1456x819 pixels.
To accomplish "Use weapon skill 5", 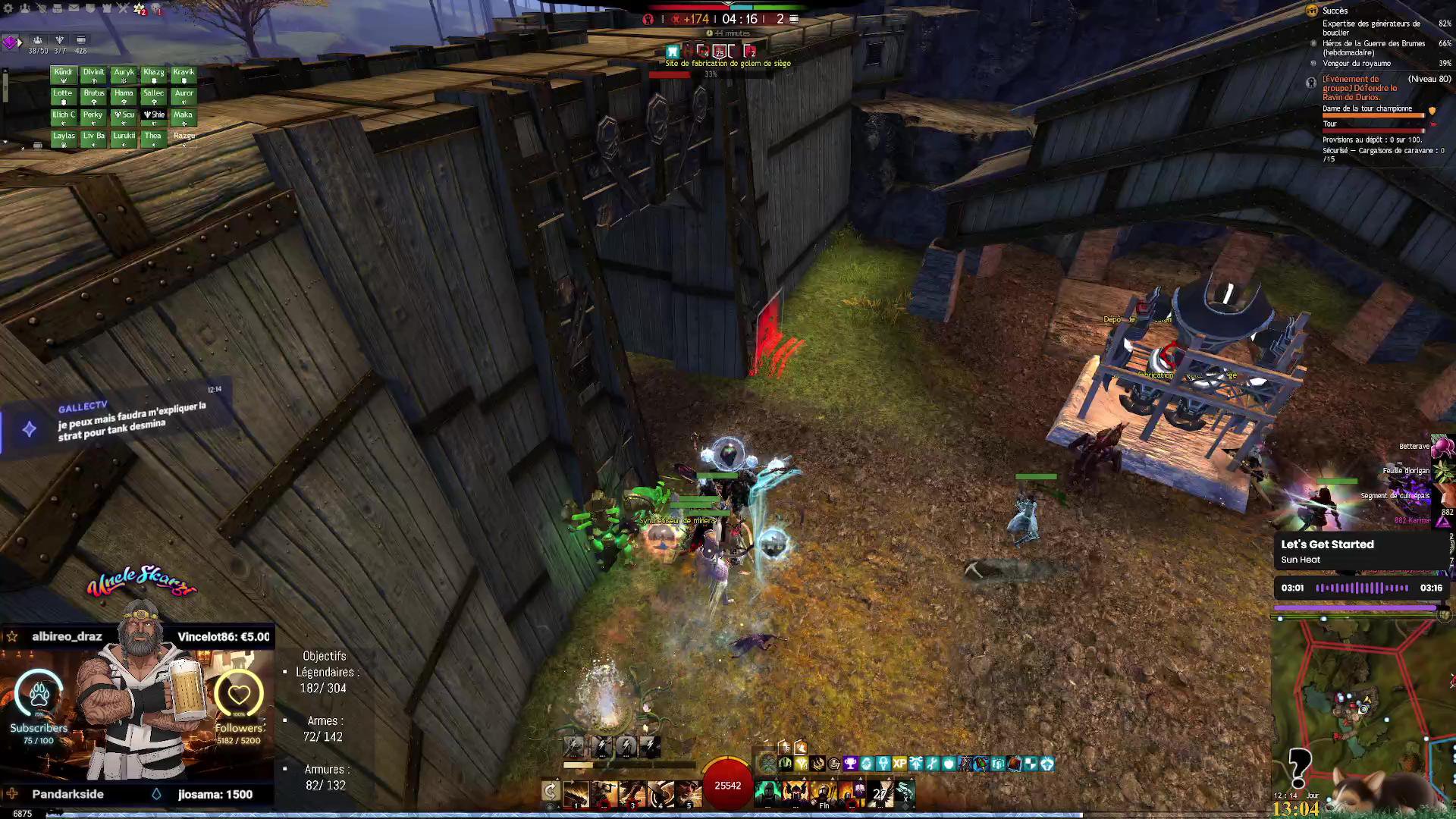I will click(x=689, y=793).
